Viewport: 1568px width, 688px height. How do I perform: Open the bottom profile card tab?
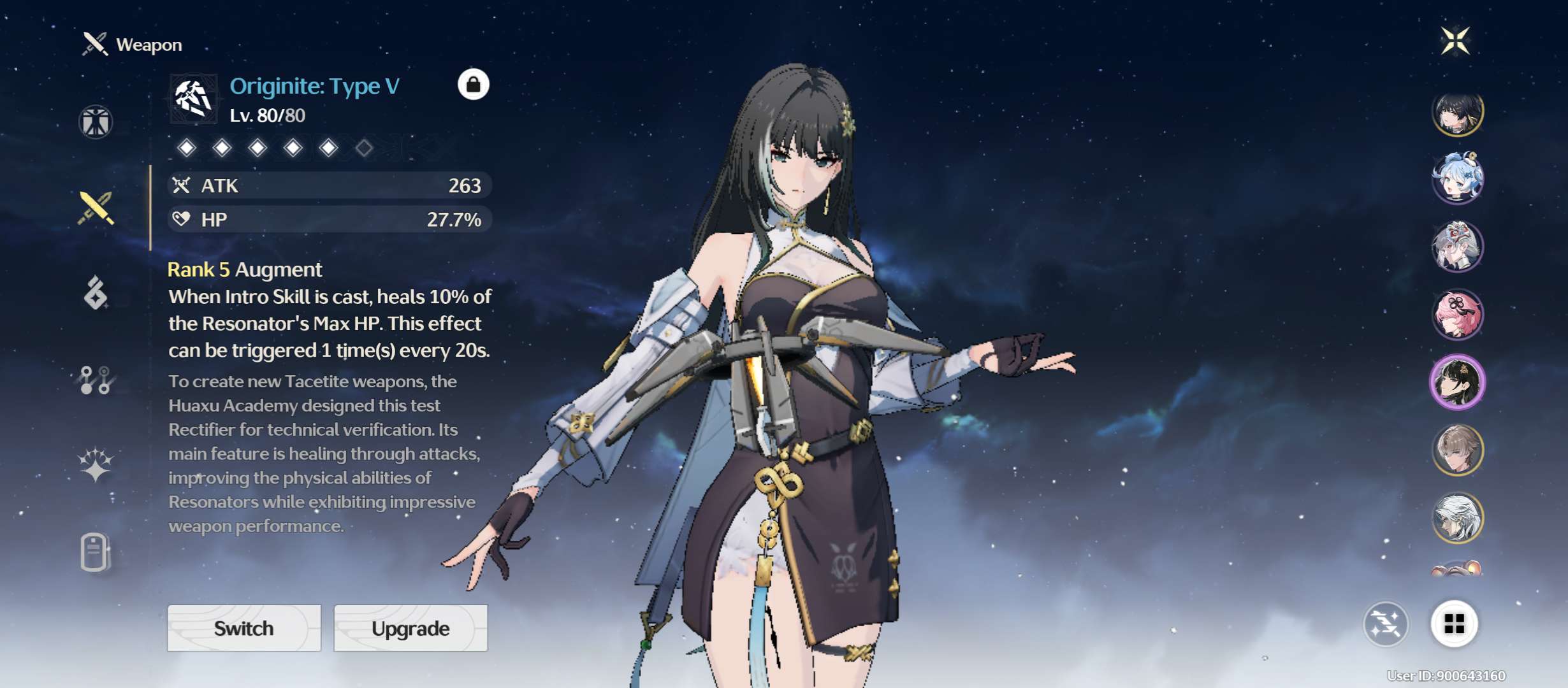(x=96, y=552)
